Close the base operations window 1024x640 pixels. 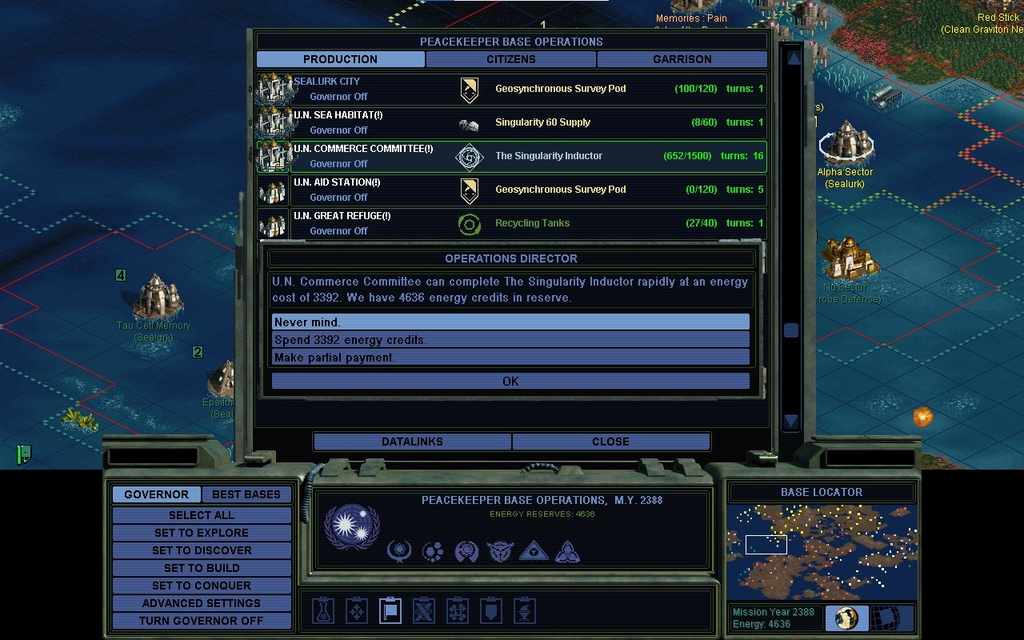tap(610, 441)
